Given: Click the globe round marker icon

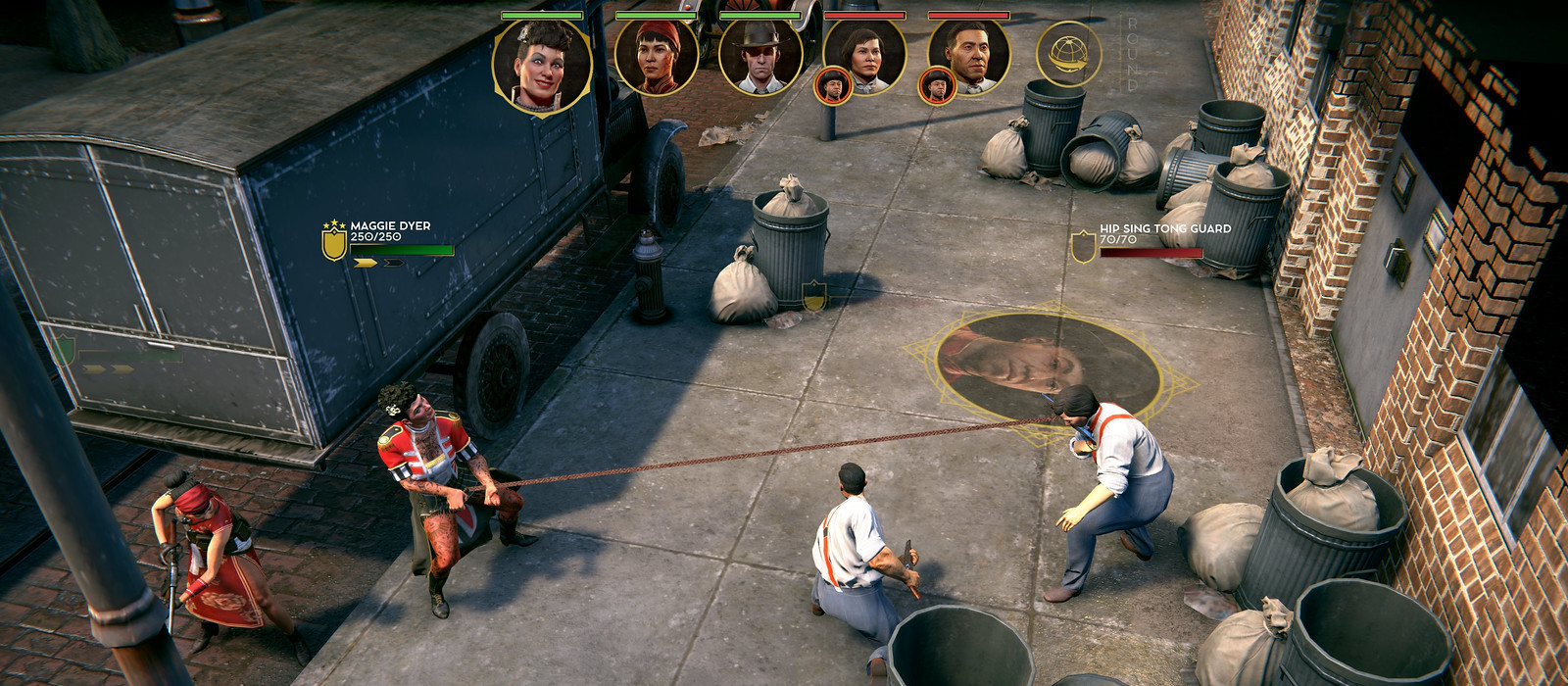Looking at the screenshot, I should pos(1068,54).
